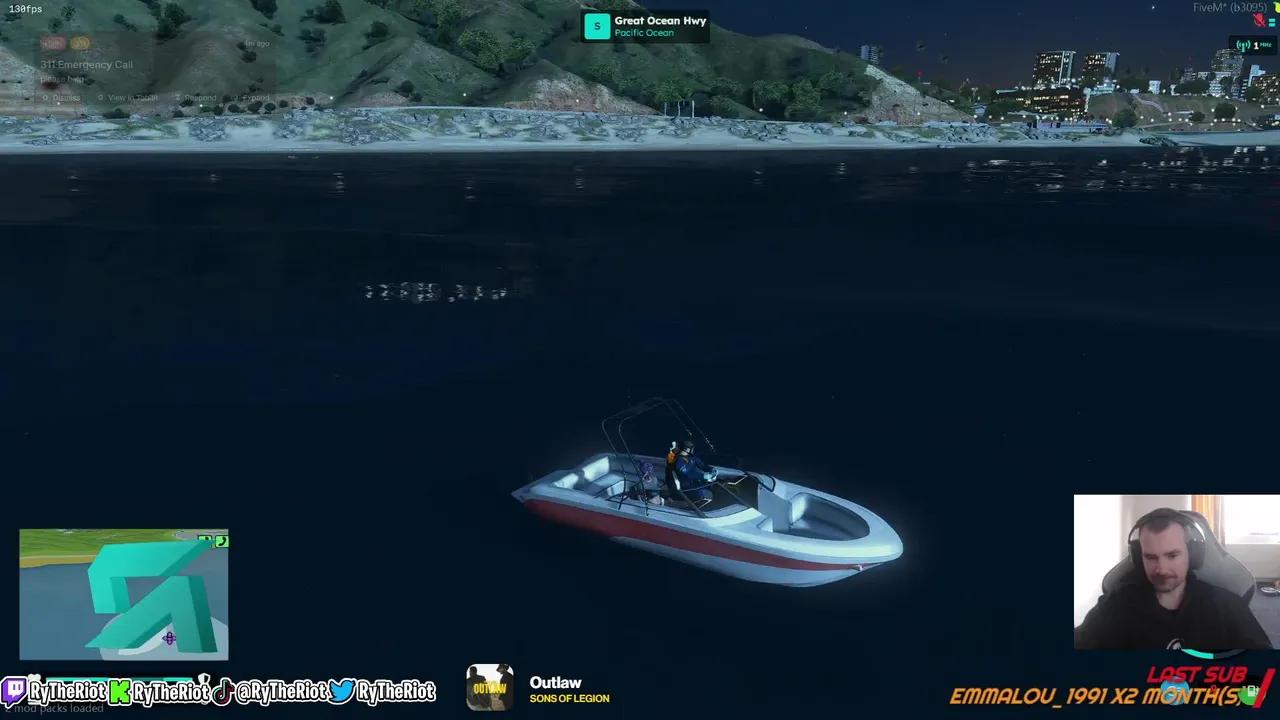Dismiss the 311 Emergency Call

tap(66, 98)
